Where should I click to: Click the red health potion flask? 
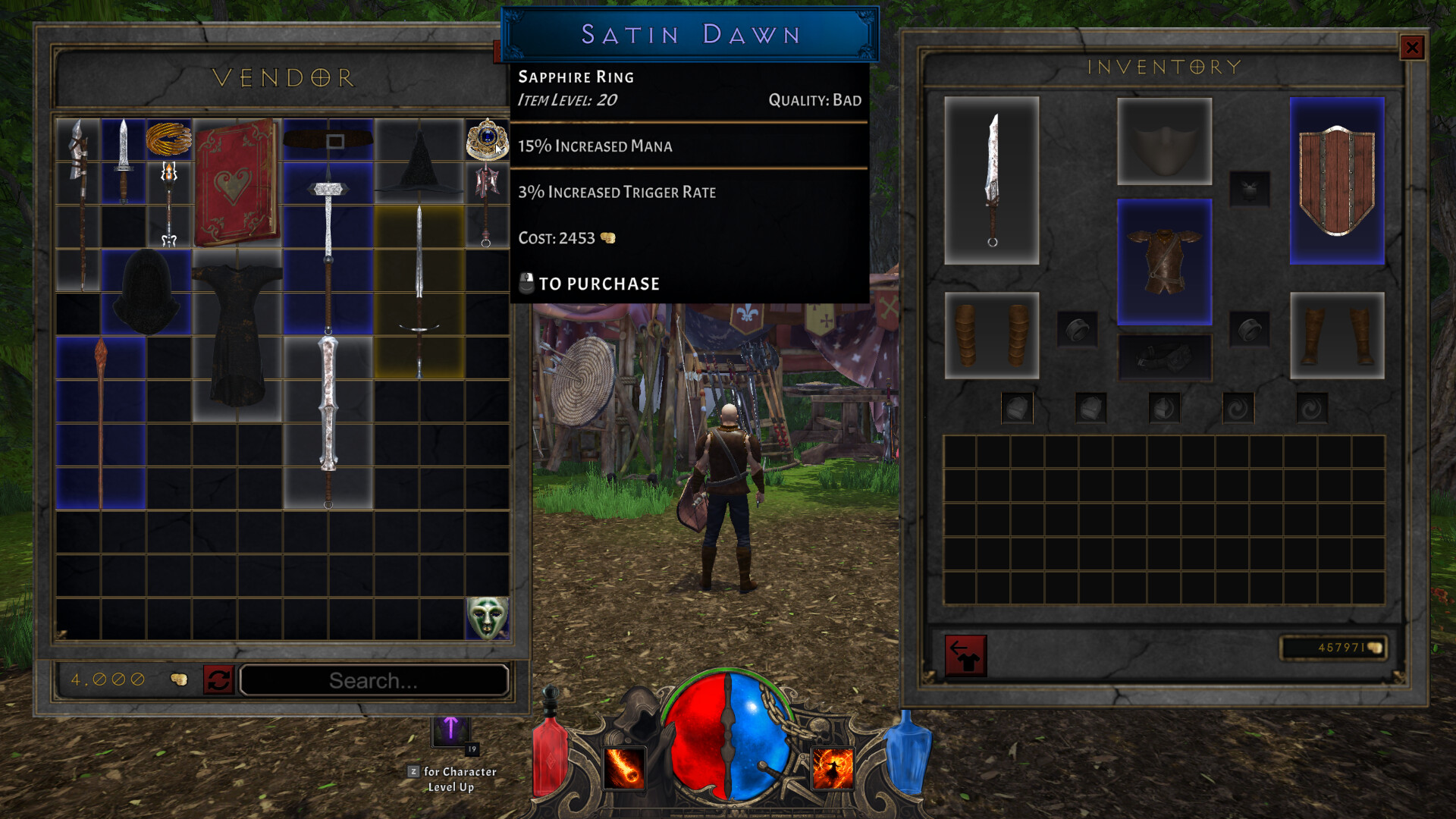tap(549, 758)
